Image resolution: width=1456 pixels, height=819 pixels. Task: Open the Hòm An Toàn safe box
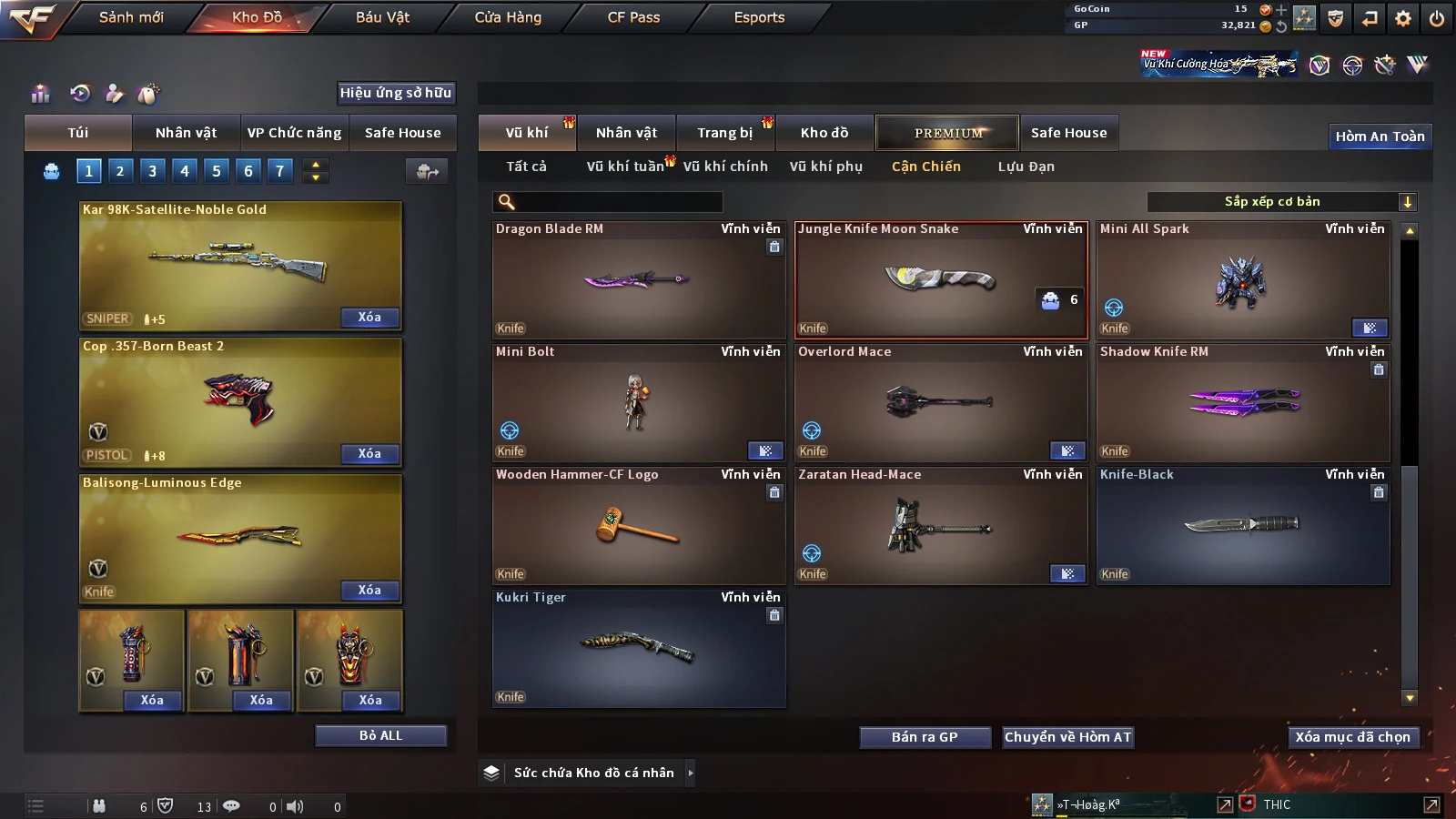1380,136
